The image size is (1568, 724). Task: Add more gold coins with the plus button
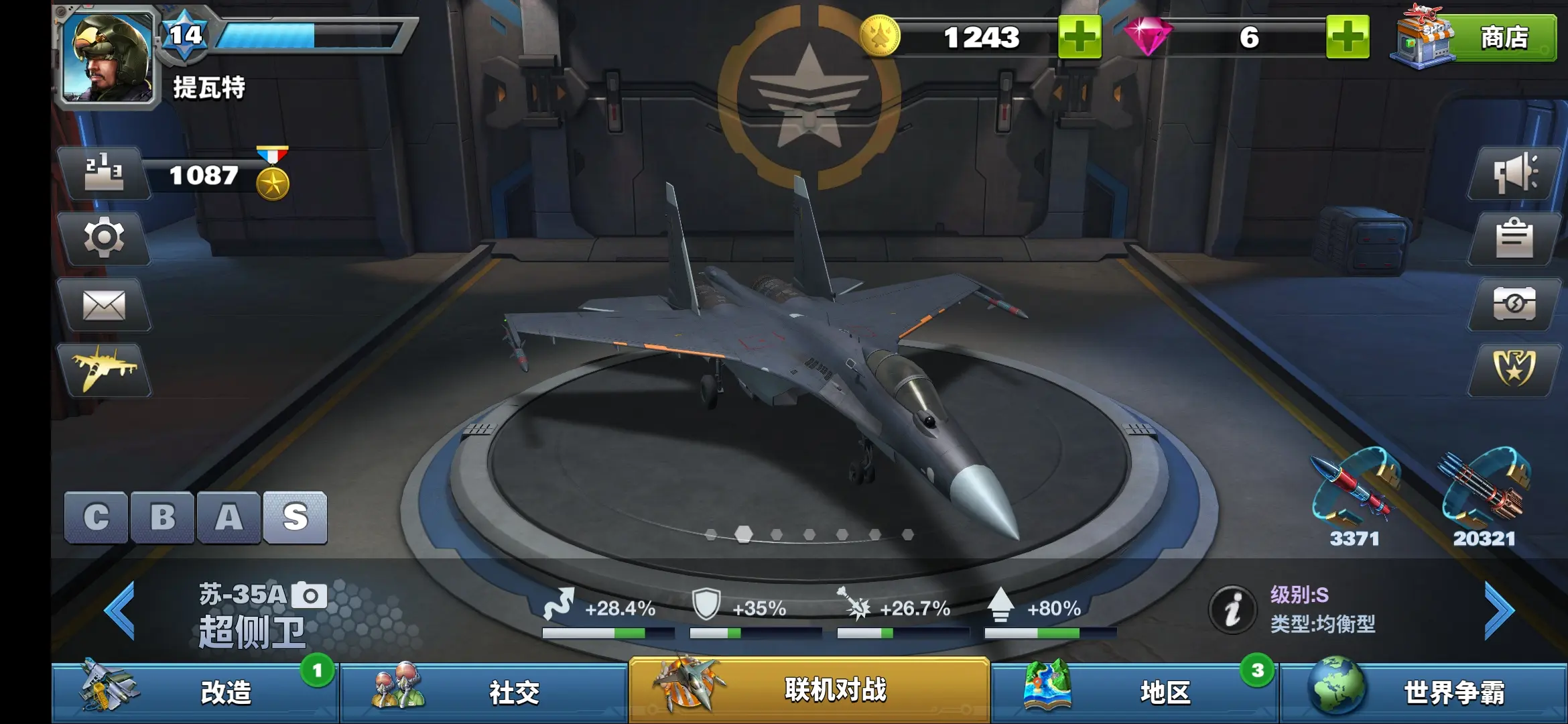1079,38
